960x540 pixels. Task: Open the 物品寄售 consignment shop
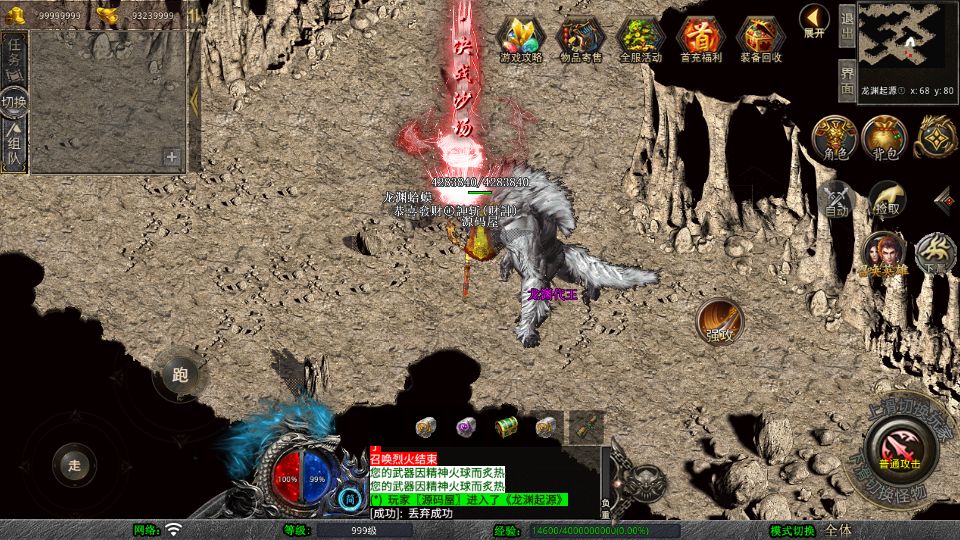point(581,39)
